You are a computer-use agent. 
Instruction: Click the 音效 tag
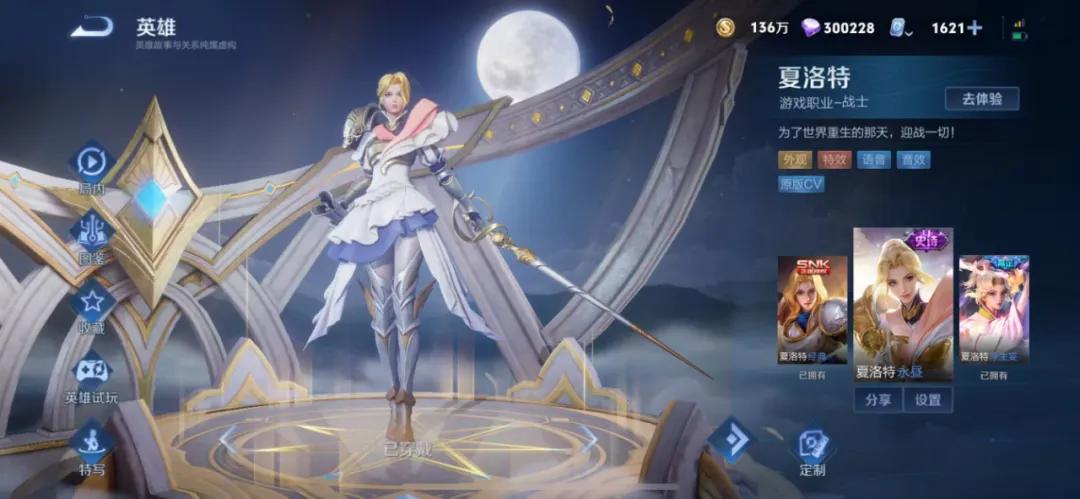click(x=913, y=159)
